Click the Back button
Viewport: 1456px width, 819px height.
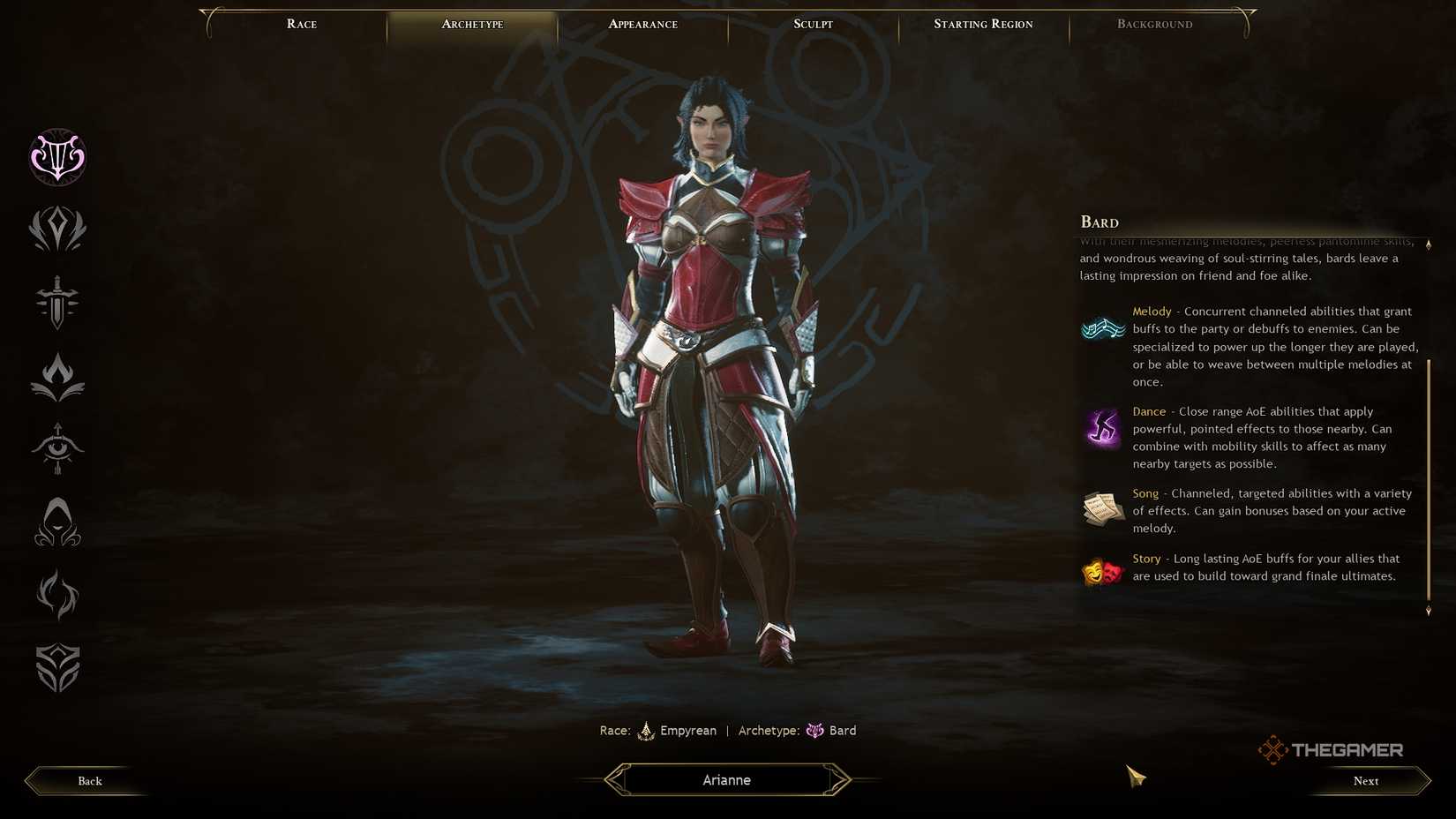[88, 780]
